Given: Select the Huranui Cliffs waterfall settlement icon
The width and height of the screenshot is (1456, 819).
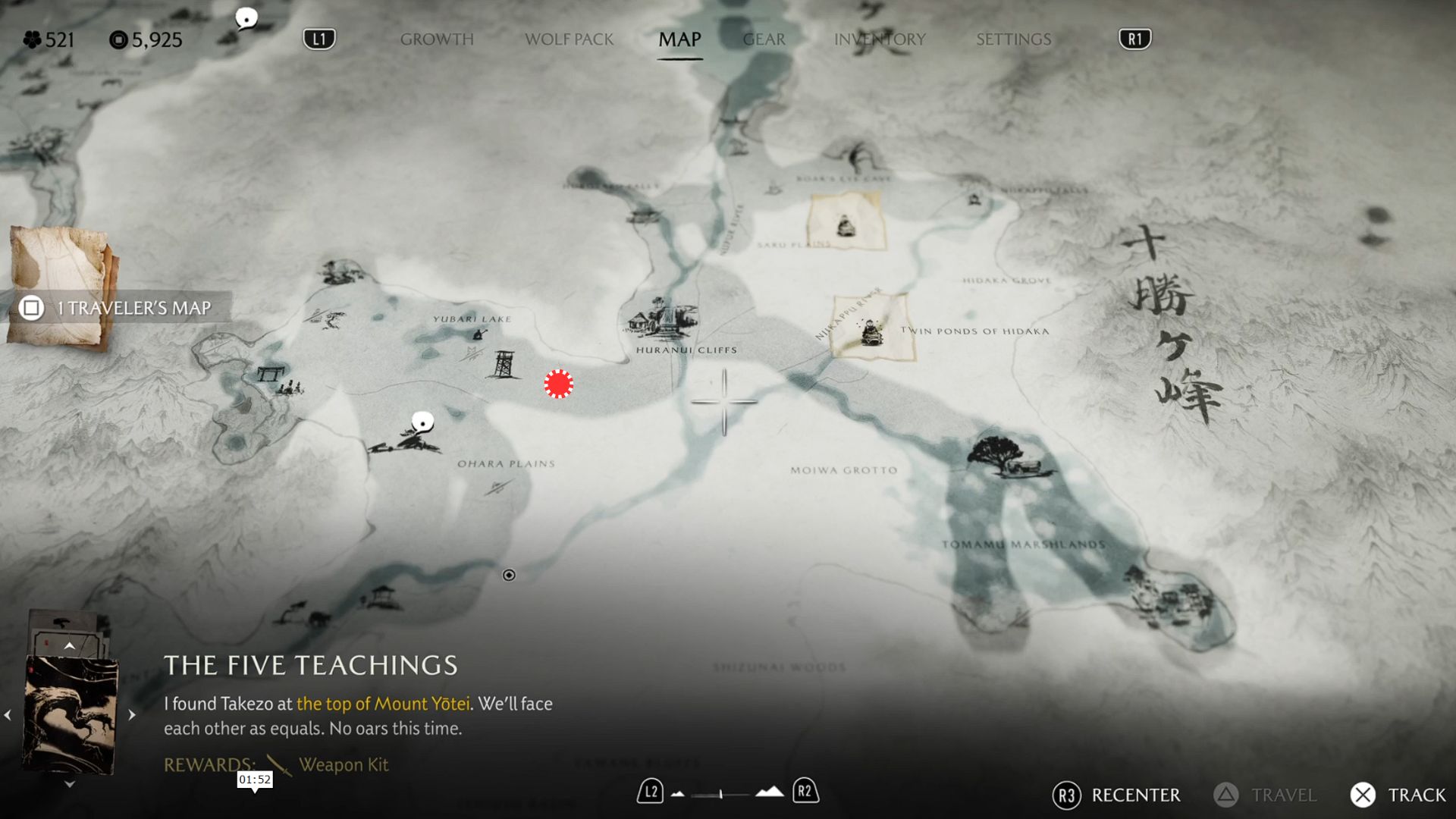Looking at the screenshot, I should (x=663, y=318).
